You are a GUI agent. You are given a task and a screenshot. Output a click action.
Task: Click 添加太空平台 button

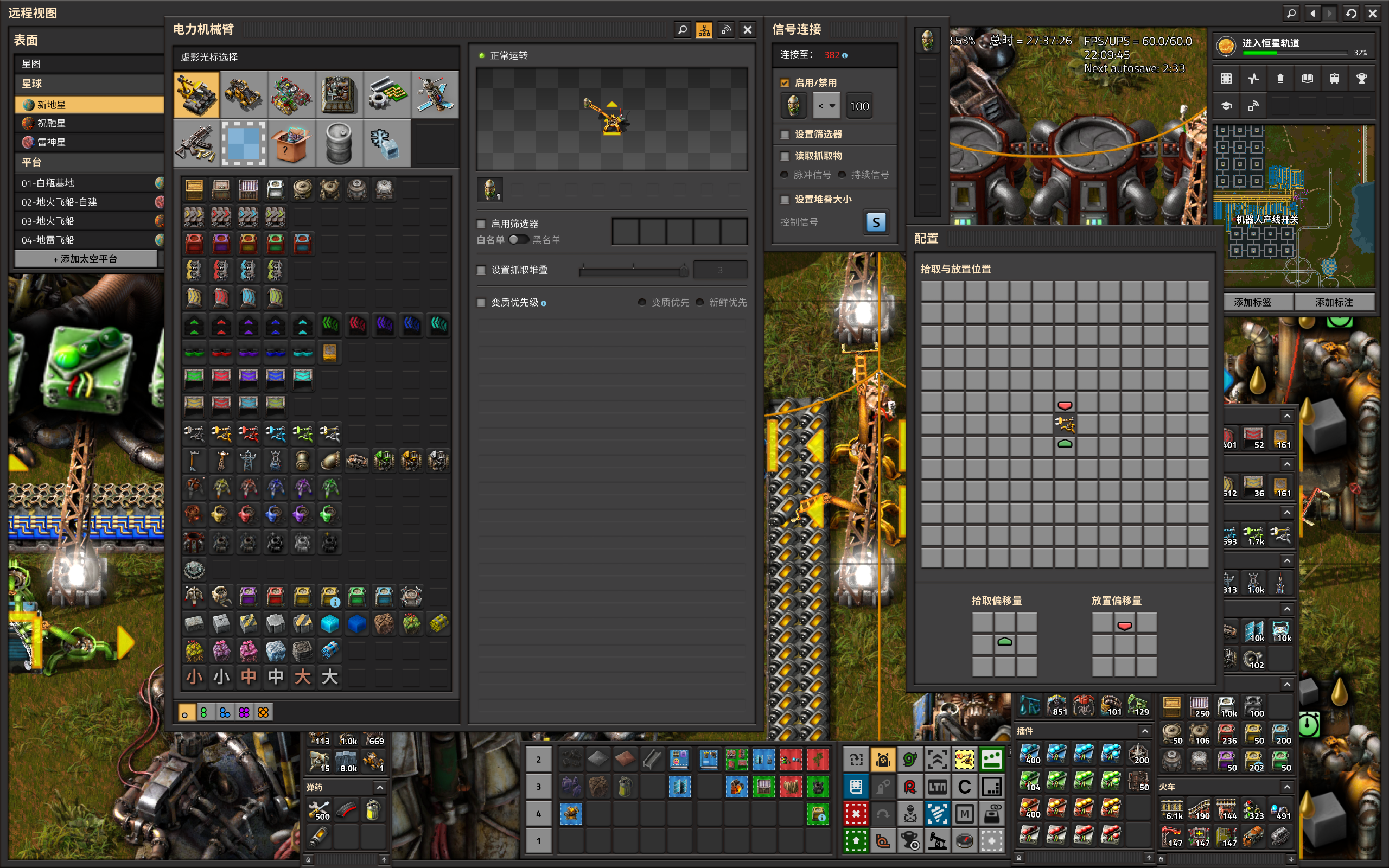click(86, 259)
